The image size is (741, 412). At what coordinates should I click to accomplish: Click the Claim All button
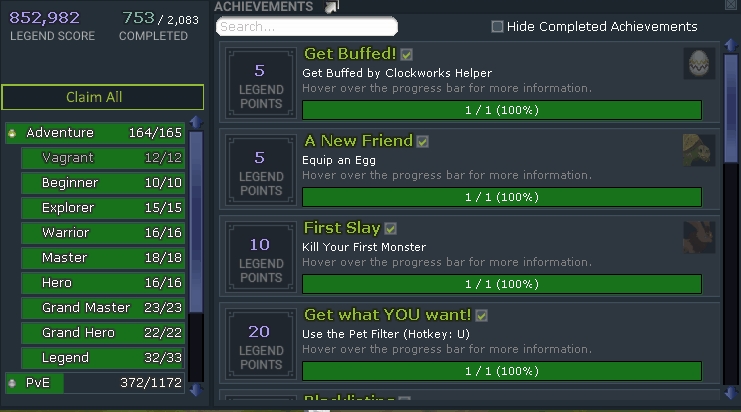[103, 97]
